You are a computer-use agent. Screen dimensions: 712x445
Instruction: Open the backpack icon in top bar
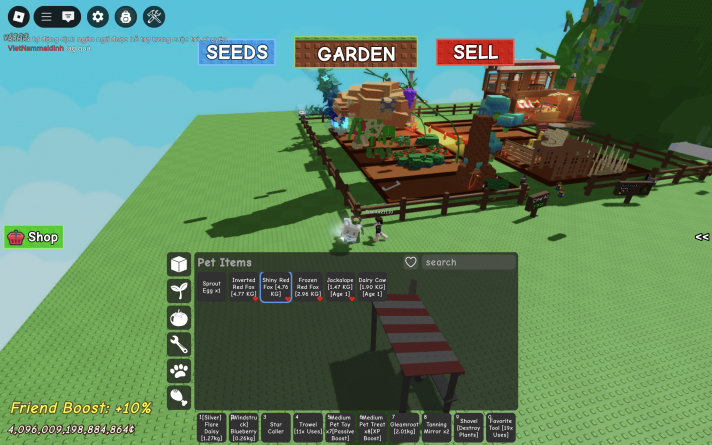tap(125, 17)
